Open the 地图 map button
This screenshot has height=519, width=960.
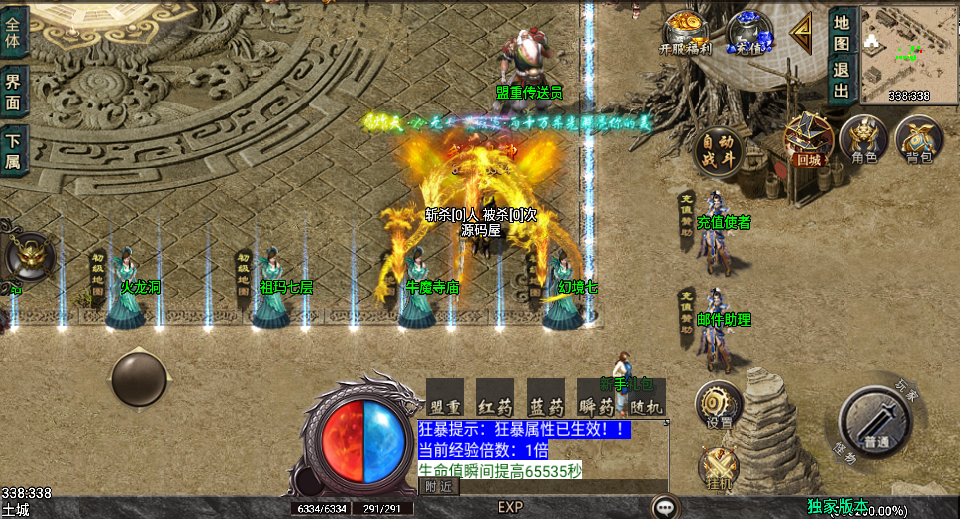coord(841,30)
